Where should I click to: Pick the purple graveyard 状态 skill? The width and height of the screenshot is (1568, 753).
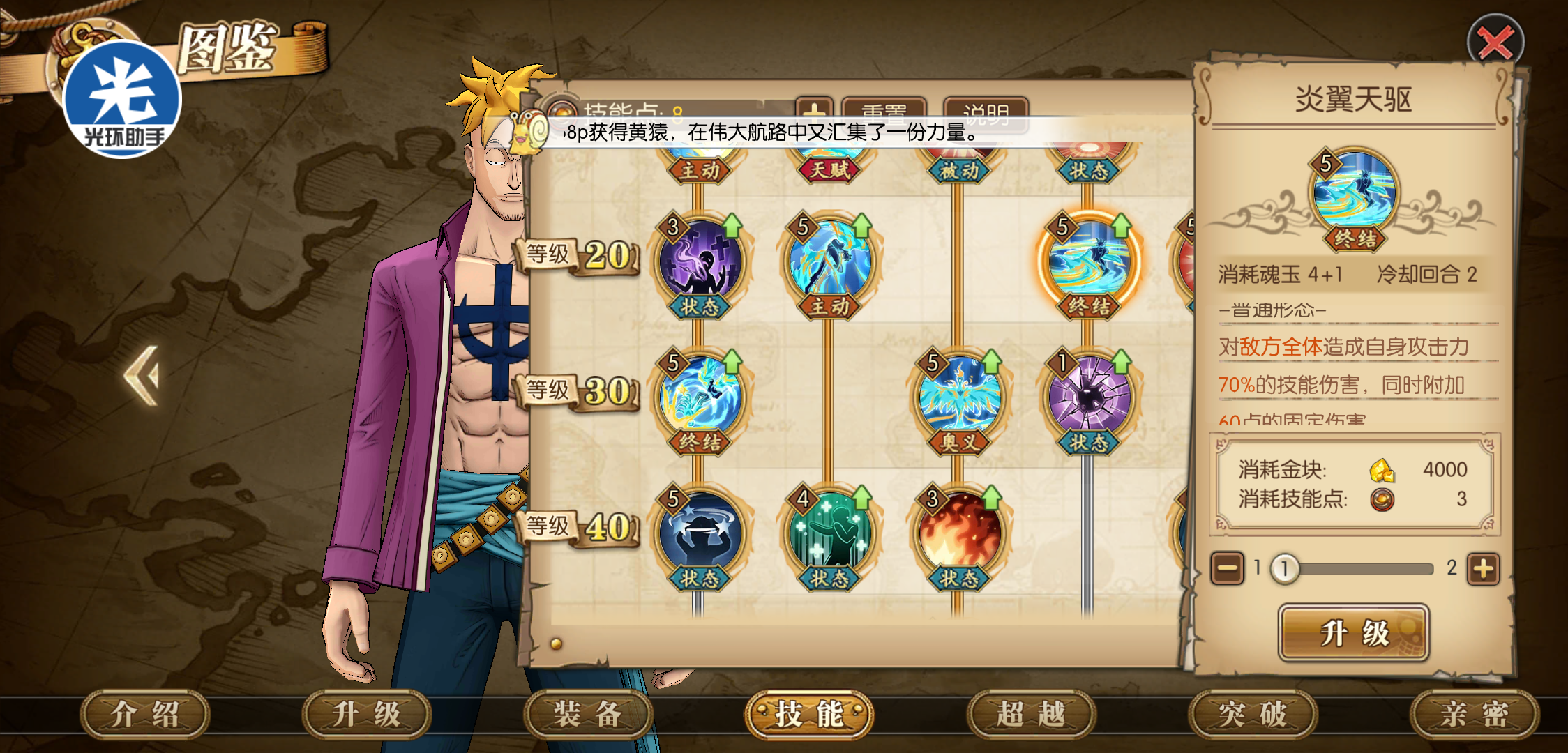700,261
